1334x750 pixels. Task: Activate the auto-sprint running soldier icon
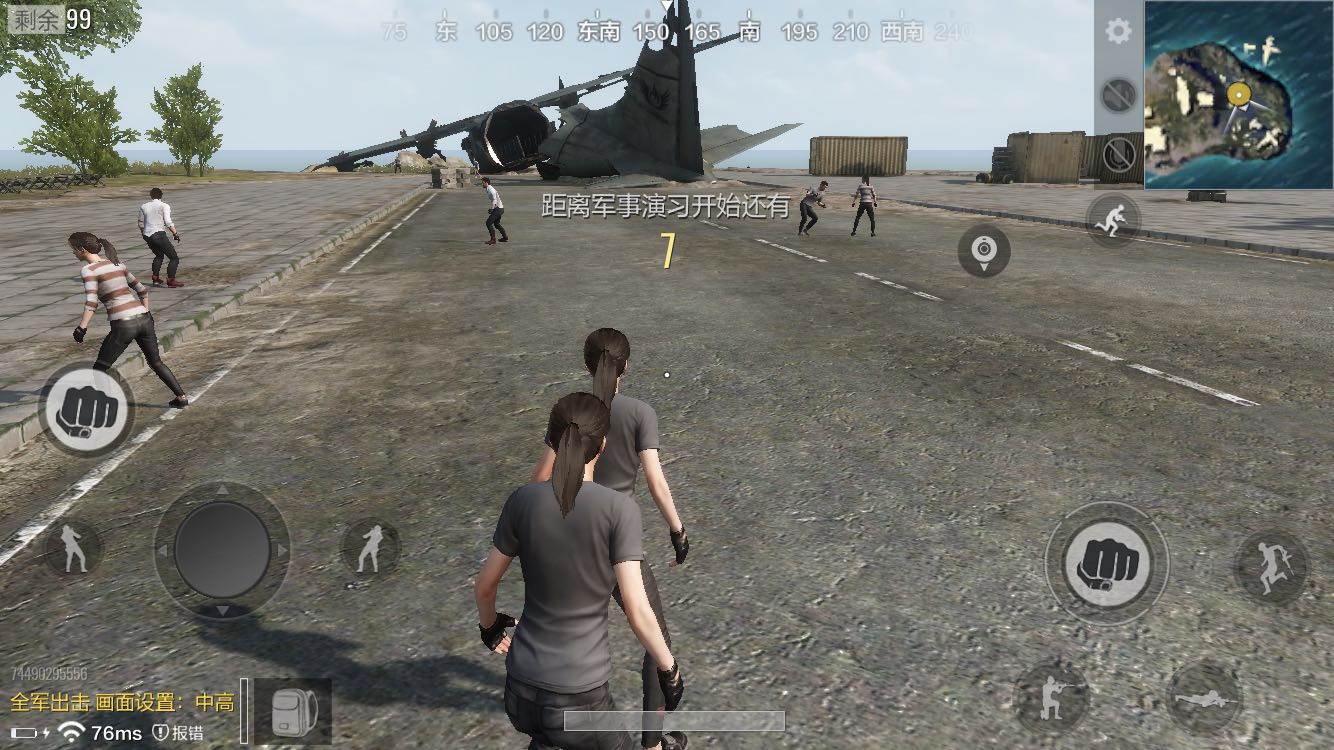(x=1113, y=217)
